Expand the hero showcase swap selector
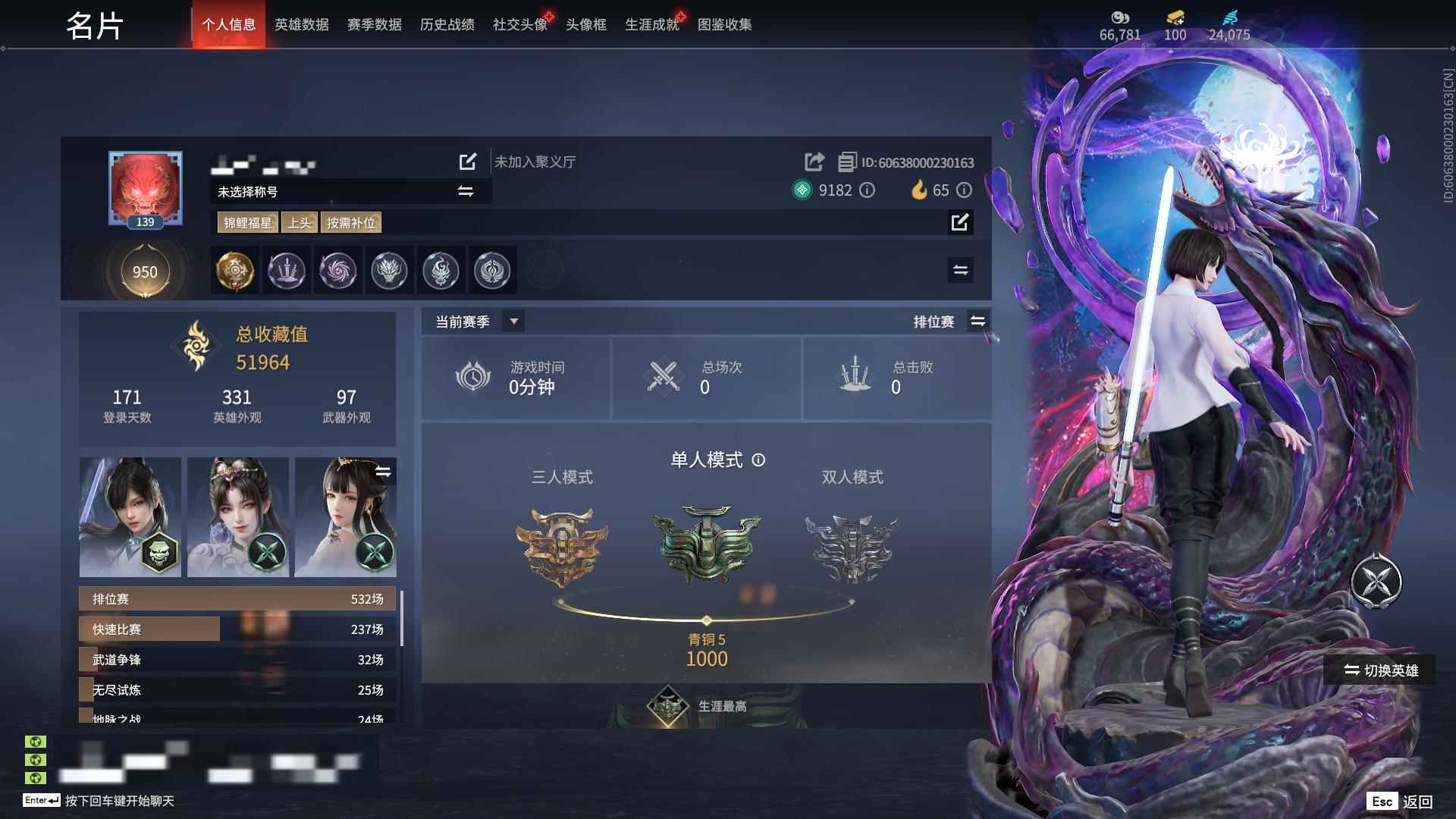This screenshot has height=819, width=1456. tap(384, 472)
